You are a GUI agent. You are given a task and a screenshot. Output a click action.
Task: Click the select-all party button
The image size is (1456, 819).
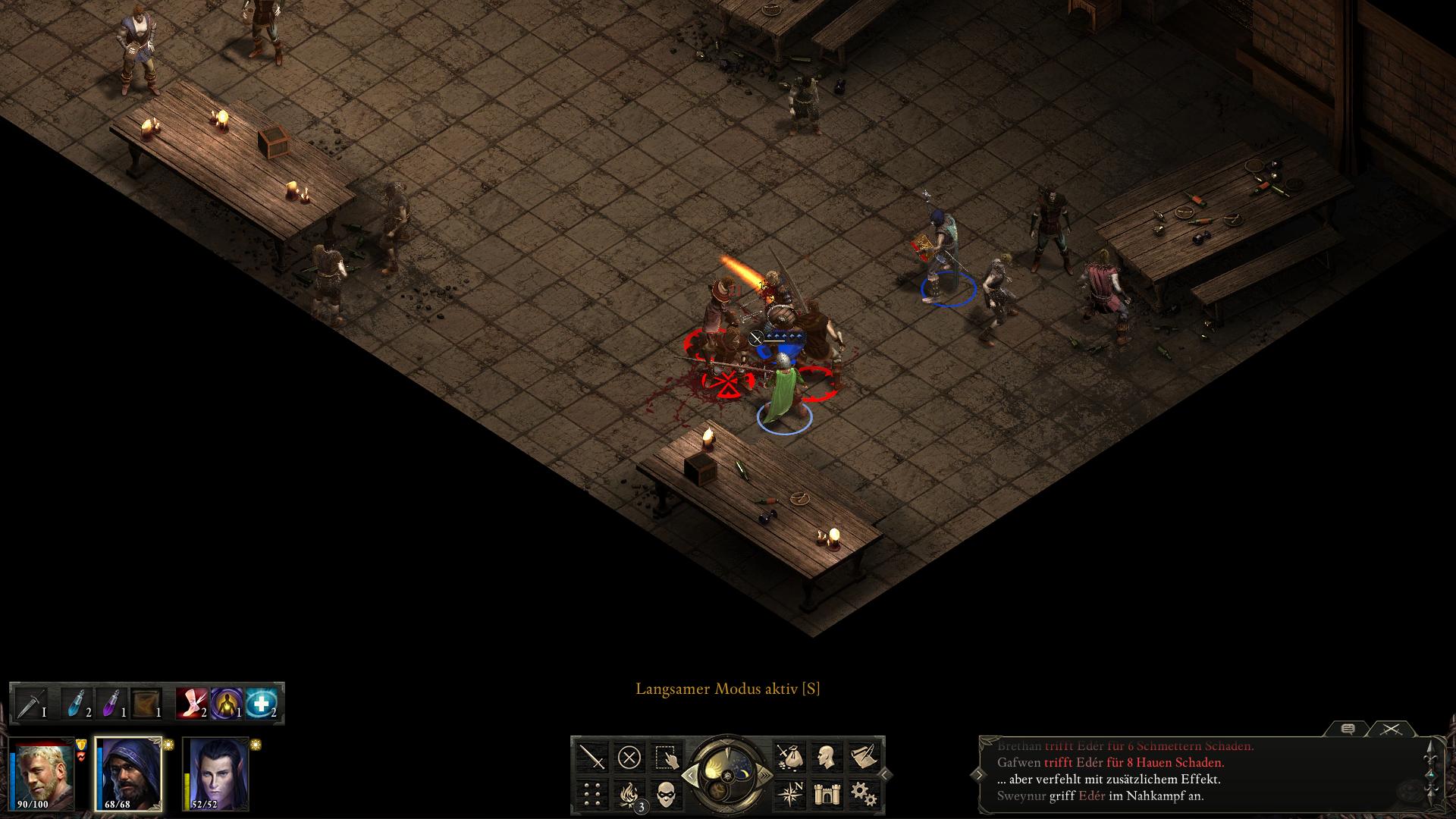[x=666, y=757]
